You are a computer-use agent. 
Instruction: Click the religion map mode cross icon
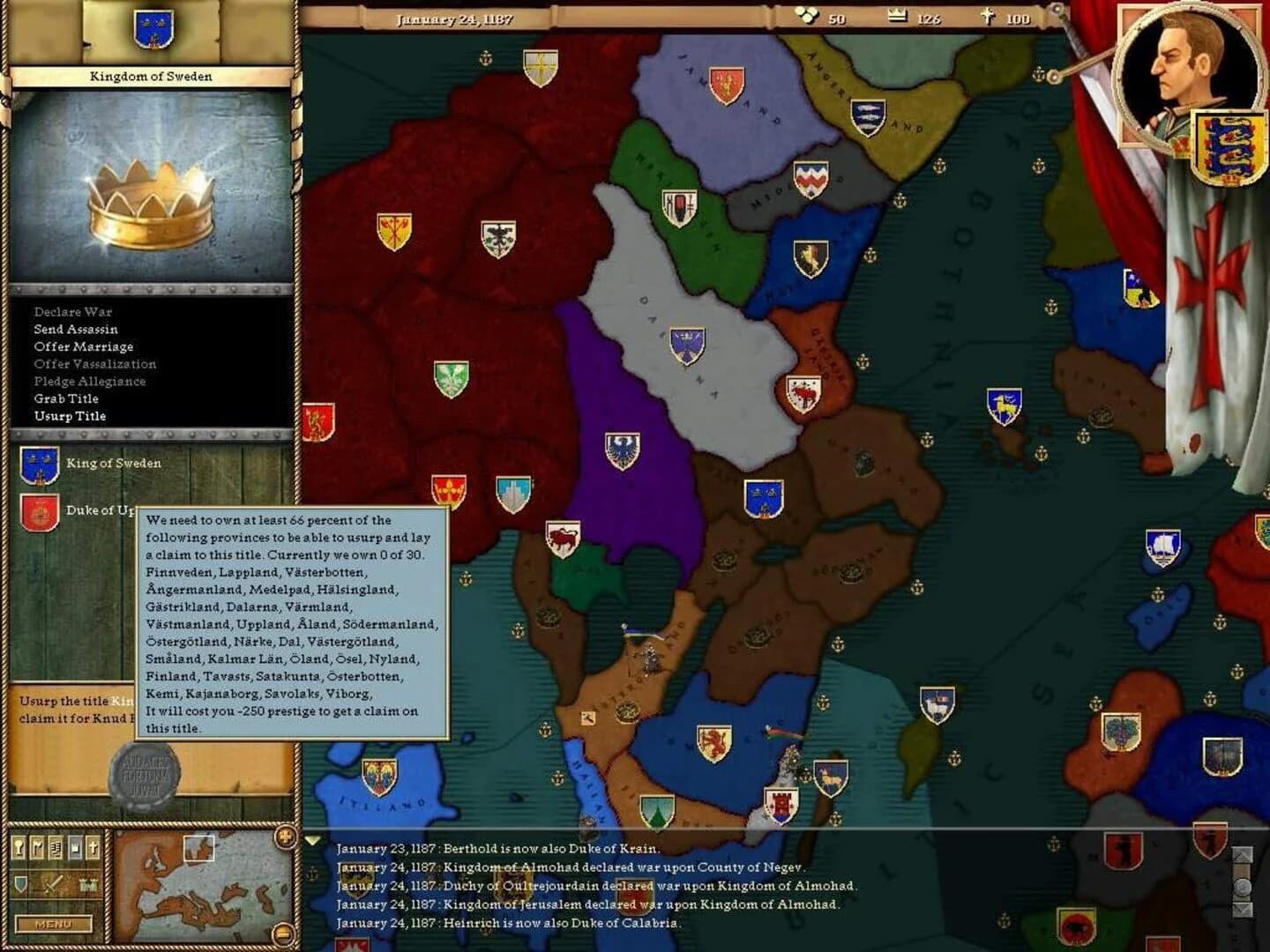pyautogui.click(x=93, y=848)
